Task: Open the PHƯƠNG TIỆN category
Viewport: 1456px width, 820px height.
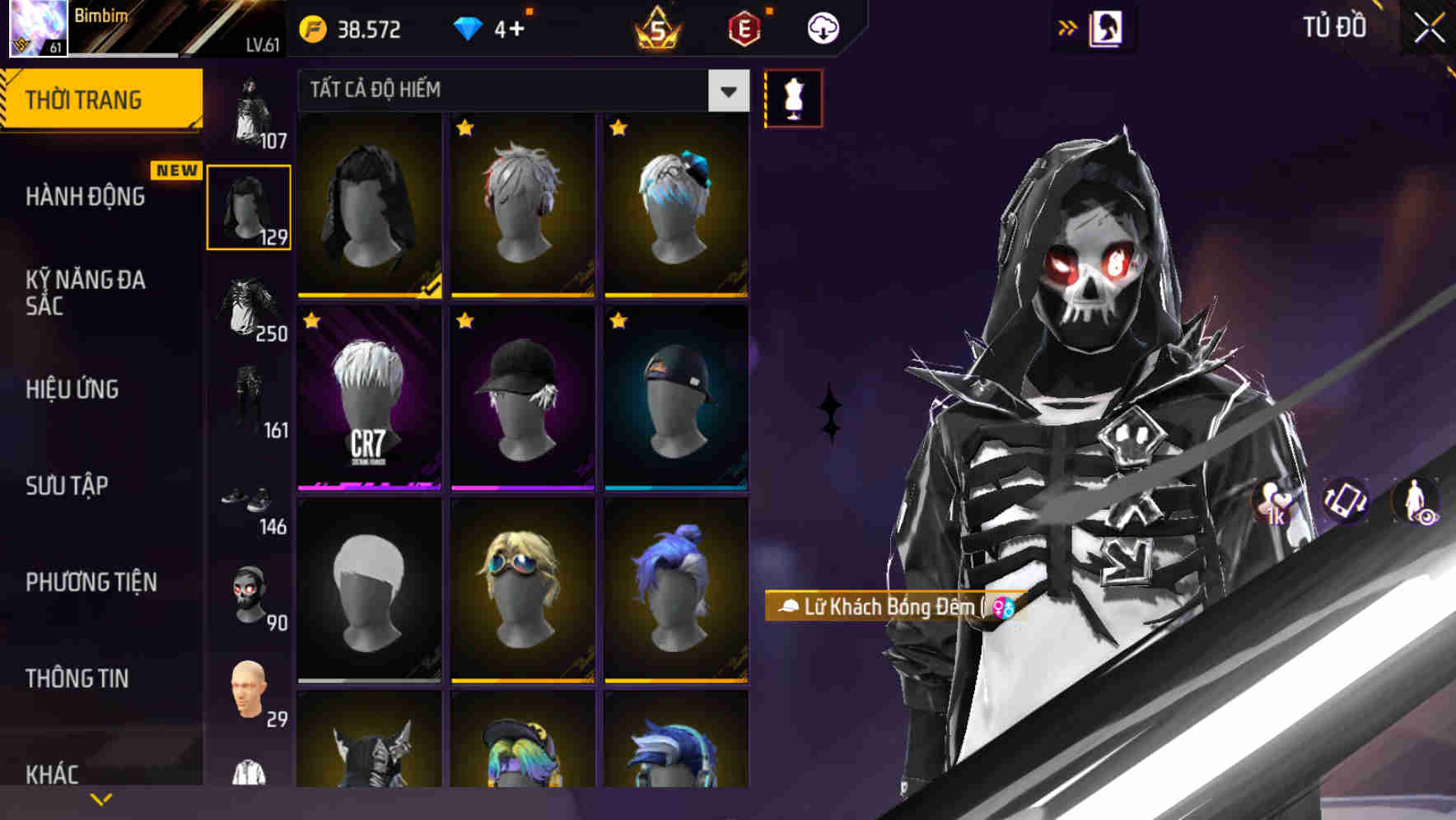Action: point(91,582)
